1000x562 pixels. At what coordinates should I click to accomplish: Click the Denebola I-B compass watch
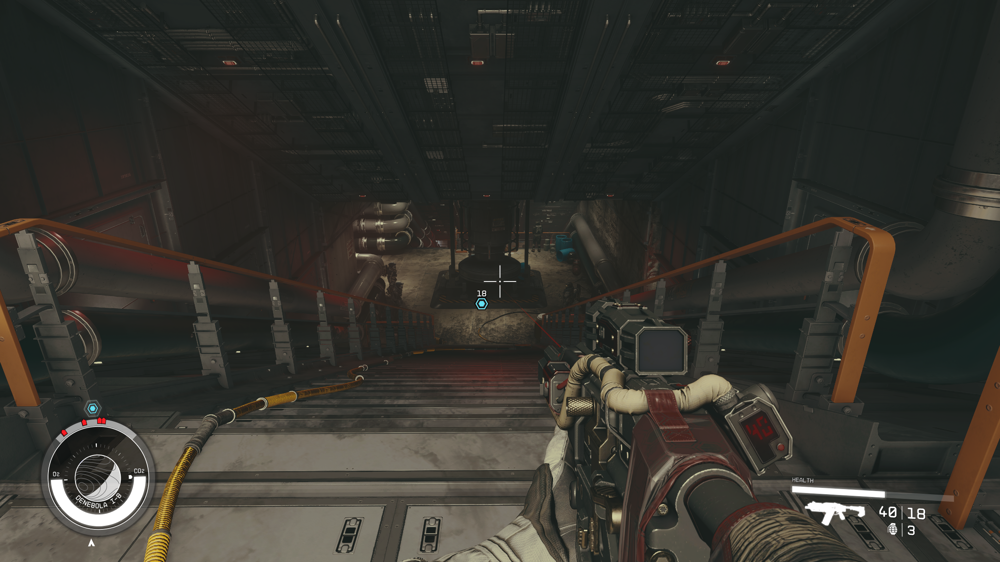[98, 477]
